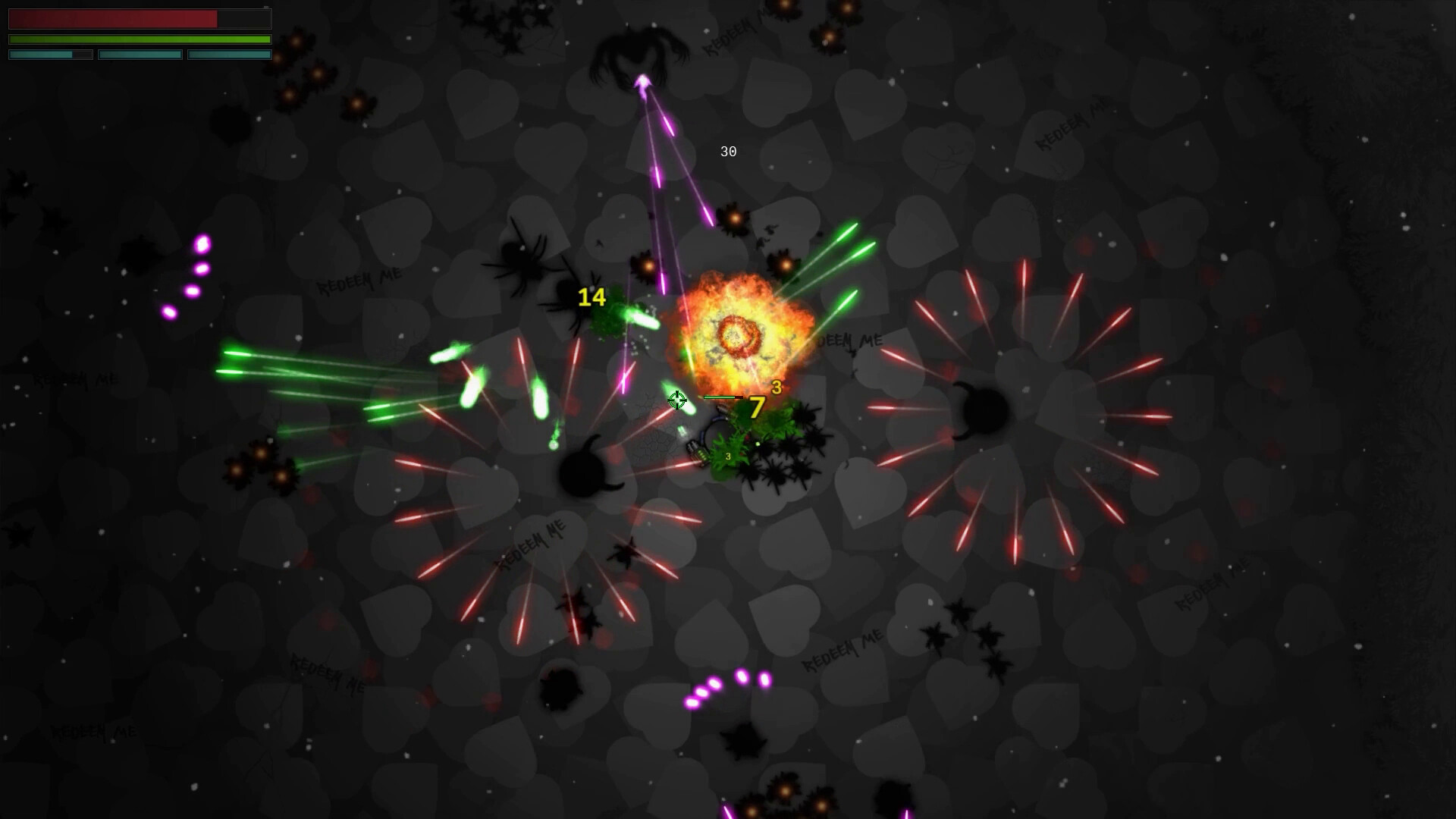1456x819 pixels.
Task: Click the white number 30 counter
Action: coord(728,152)
